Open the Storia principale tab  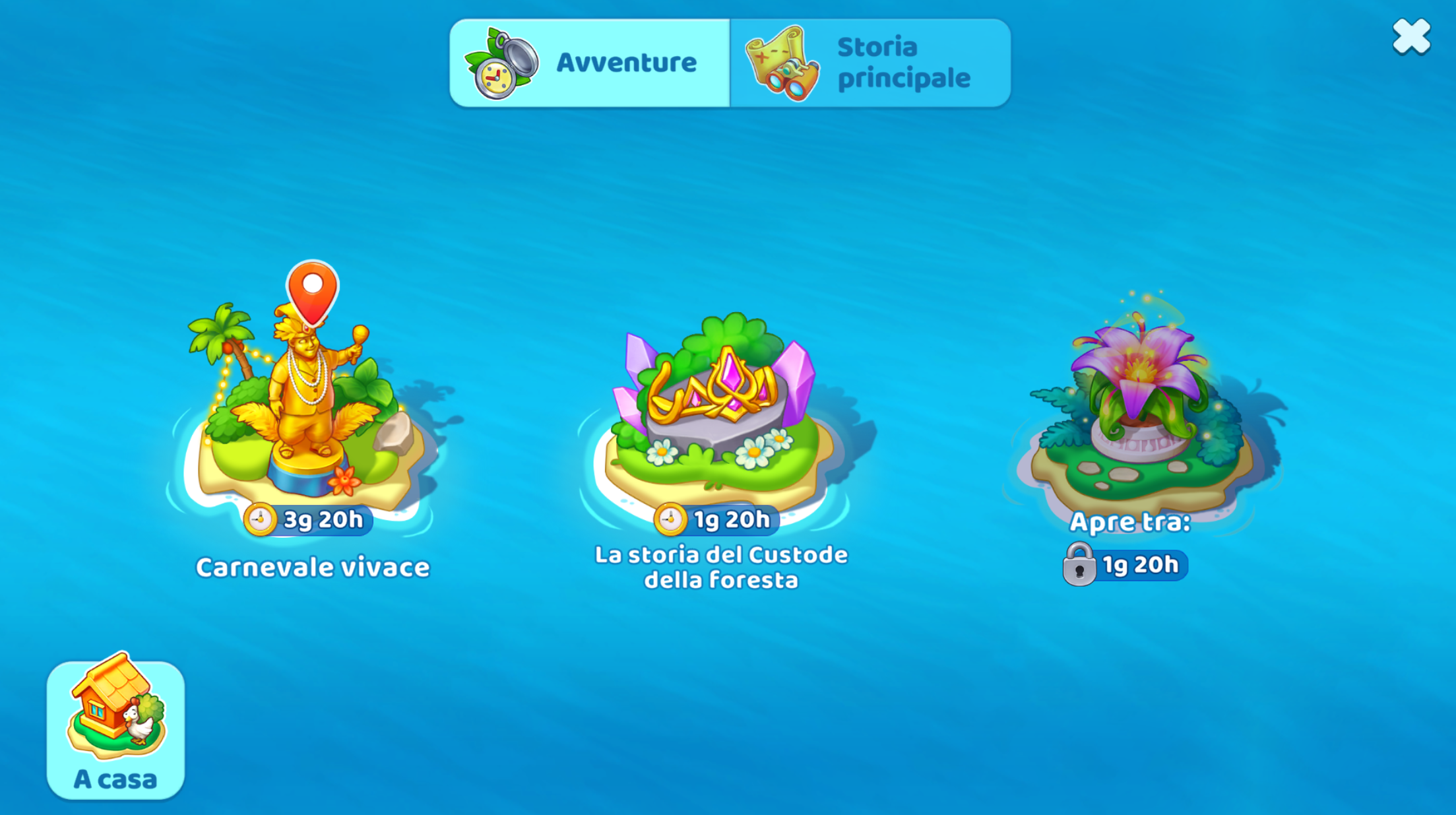coord(870,63)
